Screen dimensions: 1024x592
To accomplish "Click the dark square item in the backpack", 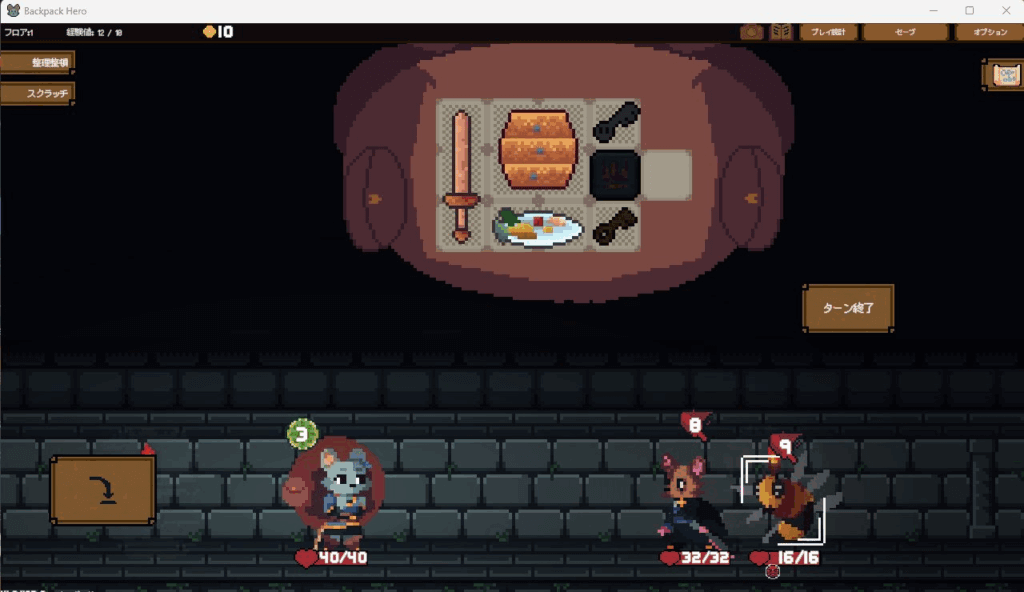I will (614, 176).
